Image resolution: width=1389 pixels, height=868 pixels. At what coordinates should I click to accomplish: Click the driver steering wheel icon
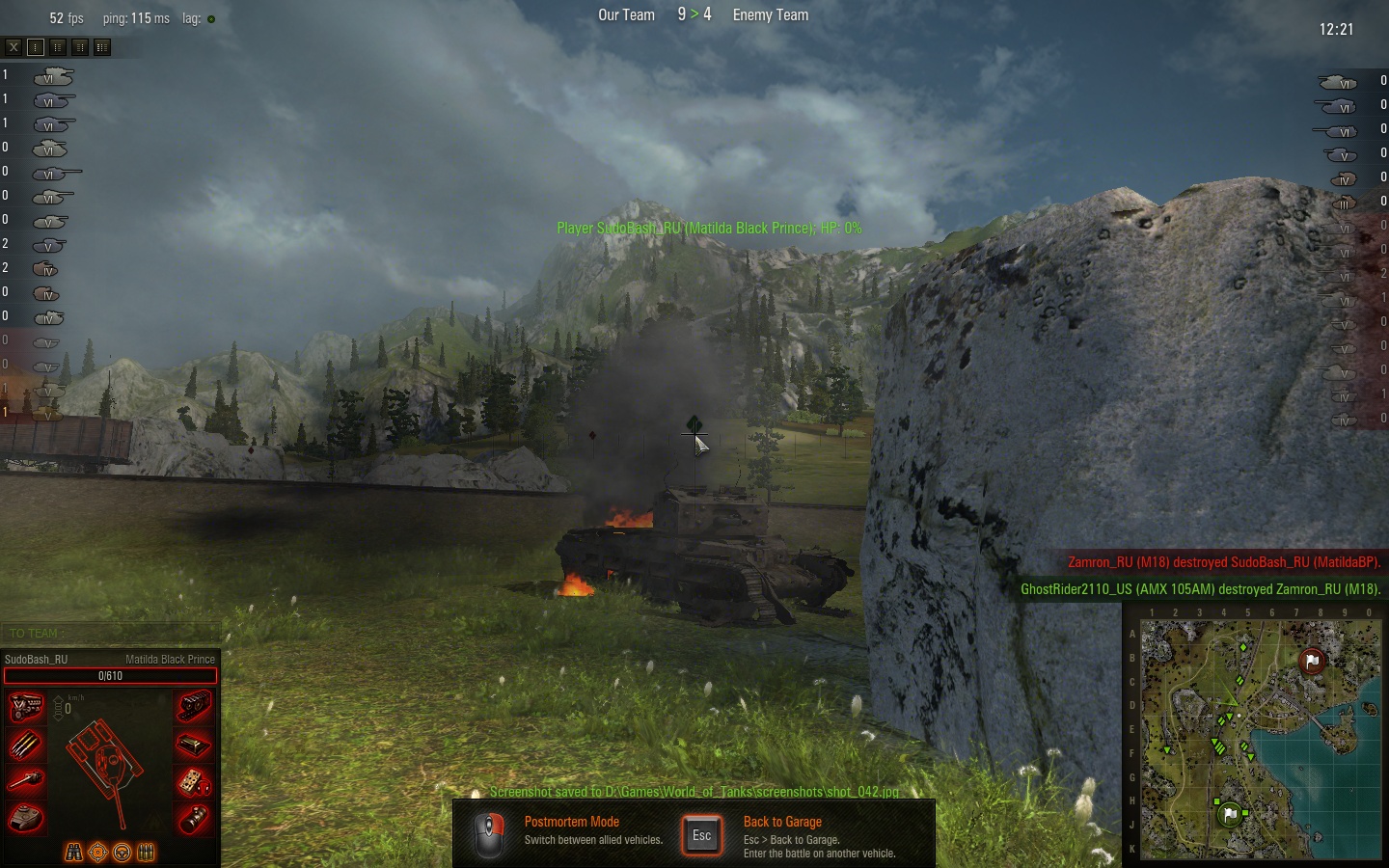(122, 853)
